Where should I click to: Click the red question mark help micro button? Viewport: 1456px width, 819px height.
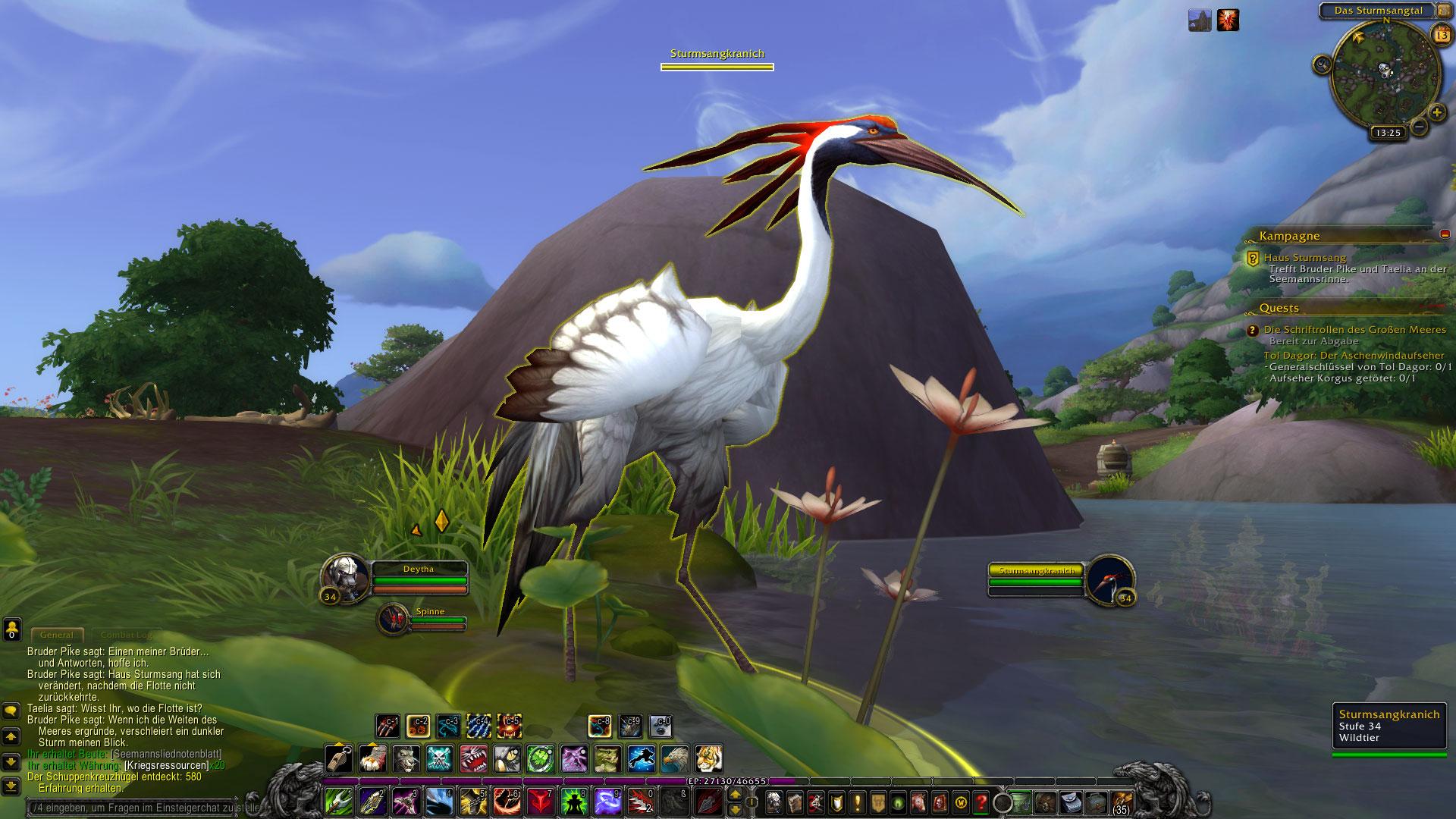pos(981,802)
